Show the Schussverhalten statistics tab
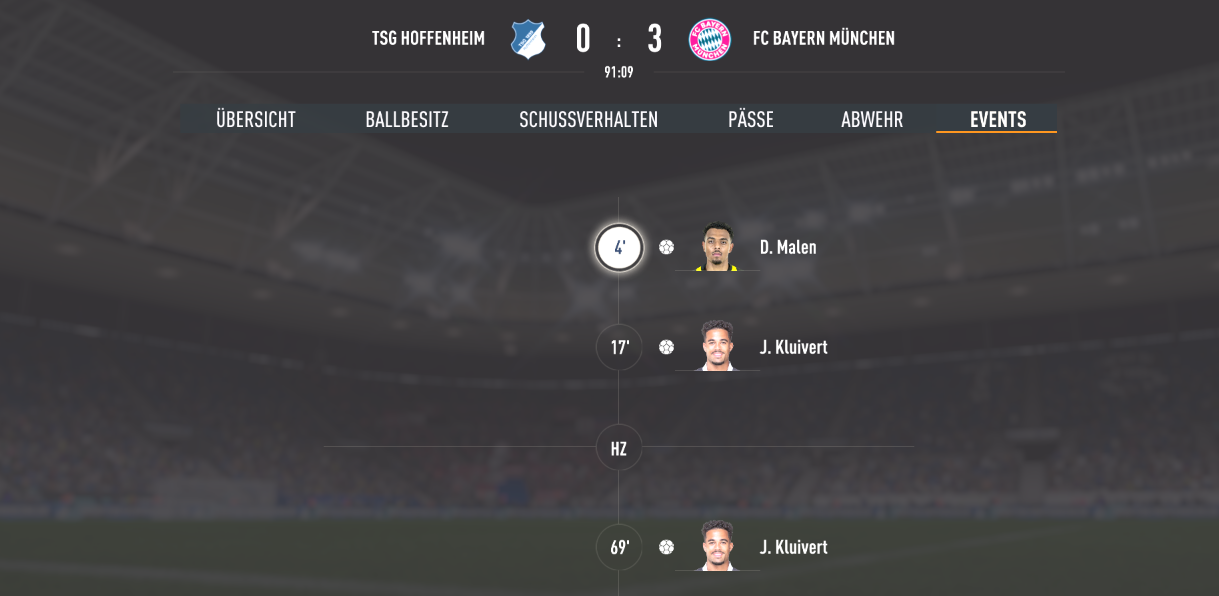The width and height of the screenshot is (1219, 596). (588, 120)
